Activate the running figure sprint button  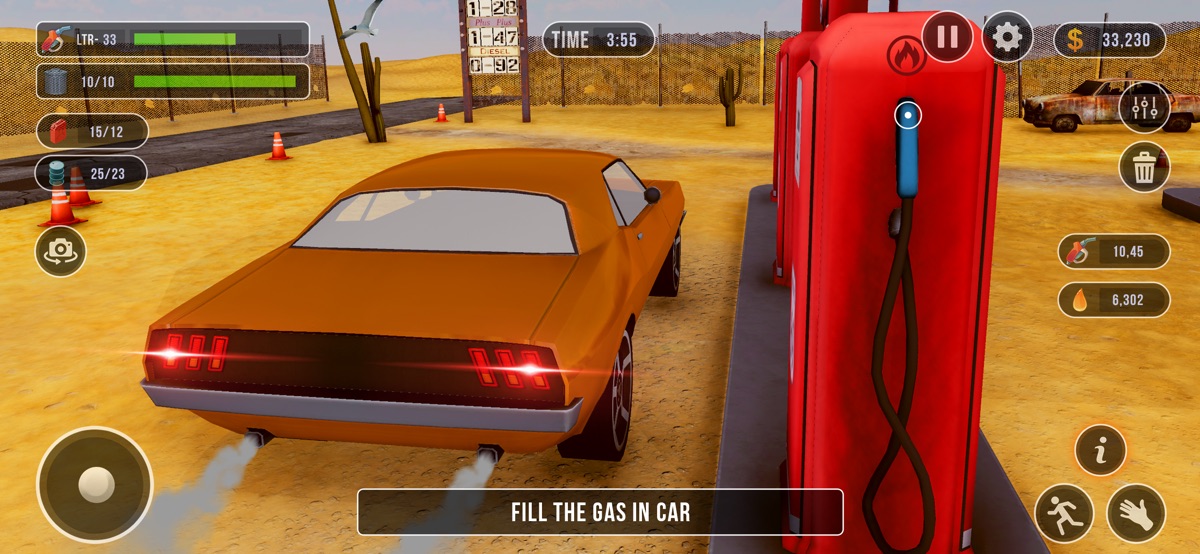pyautogui.click(x=1063, y=512)
